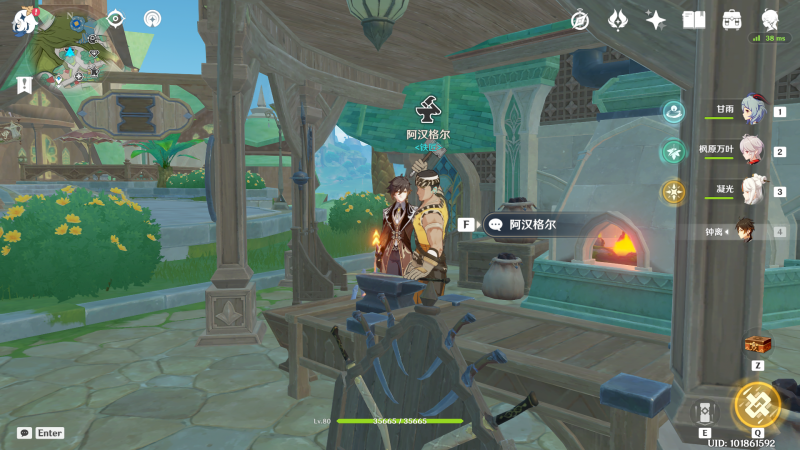Switch to party member 甘雨
This screenshot has width=800, height=450.
752,111
